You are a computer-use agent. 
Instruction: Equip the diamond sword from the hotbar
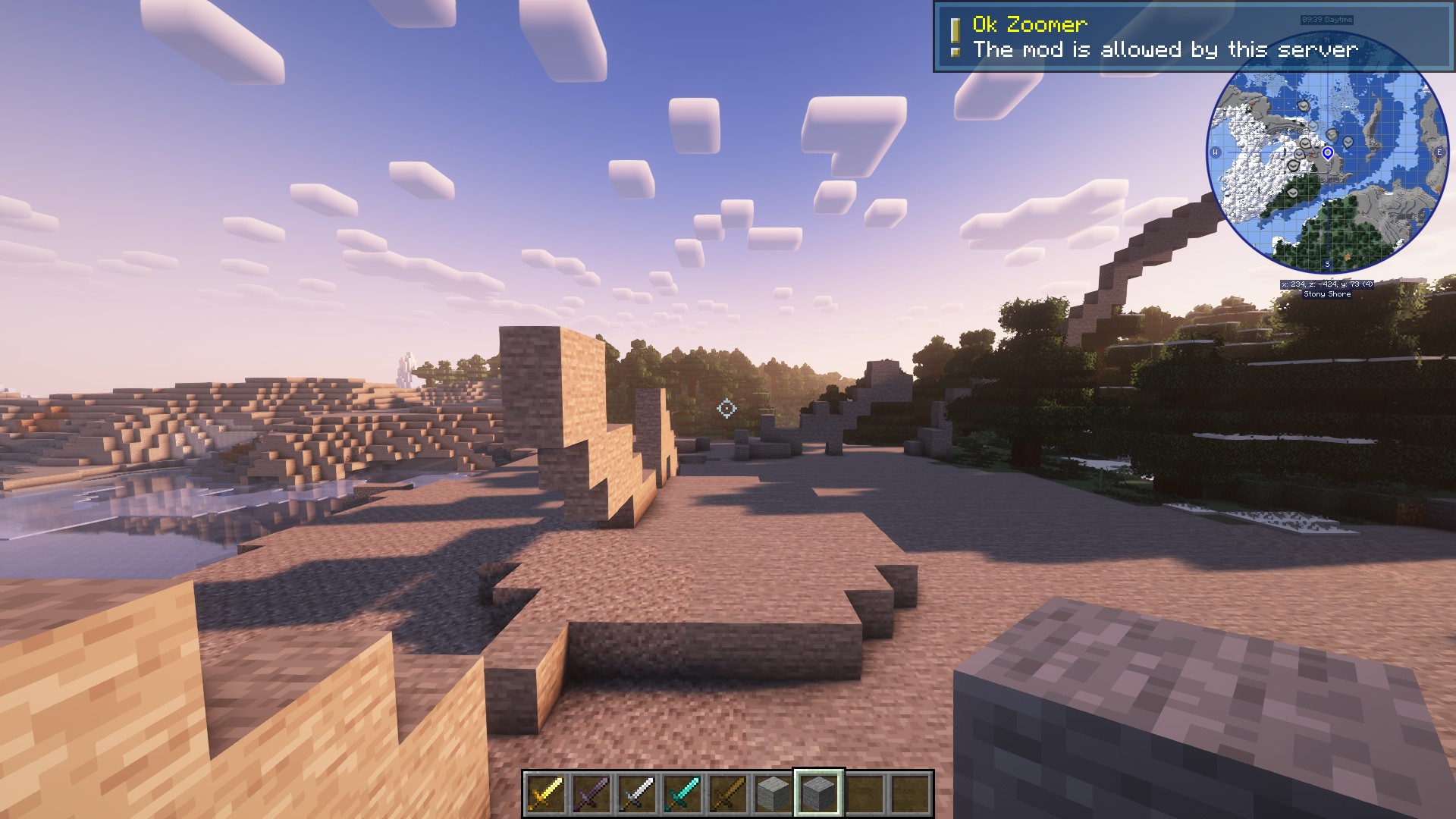682,794
